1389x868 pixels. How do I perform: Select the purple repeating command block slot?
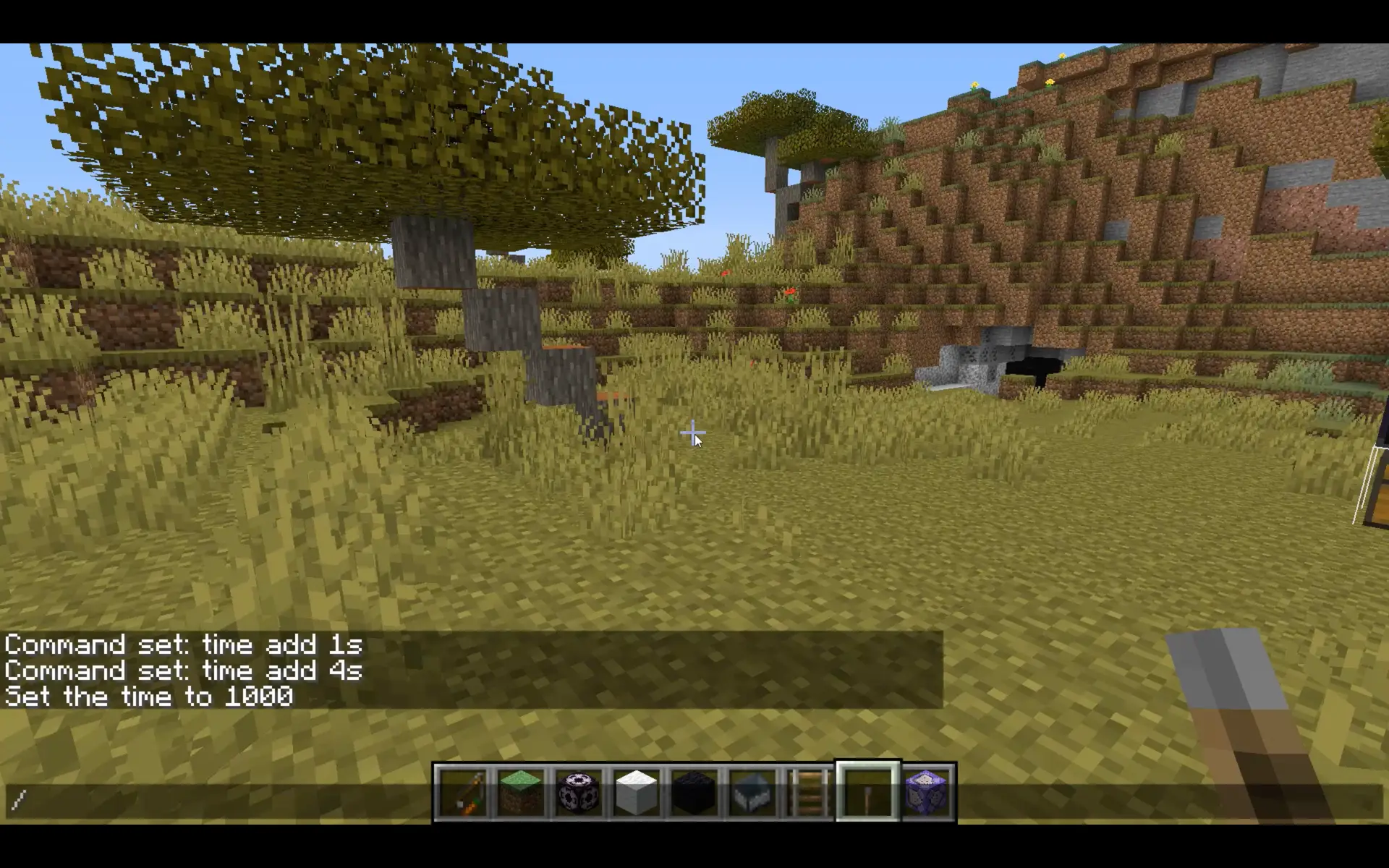(x=926, y=793)
